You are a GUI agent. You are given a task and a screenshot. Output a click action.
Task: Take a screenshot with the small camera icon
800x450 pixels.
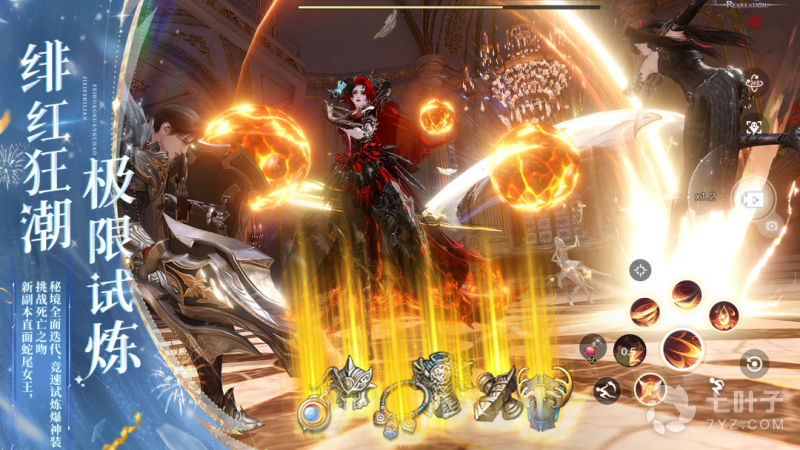pos(771,226)
